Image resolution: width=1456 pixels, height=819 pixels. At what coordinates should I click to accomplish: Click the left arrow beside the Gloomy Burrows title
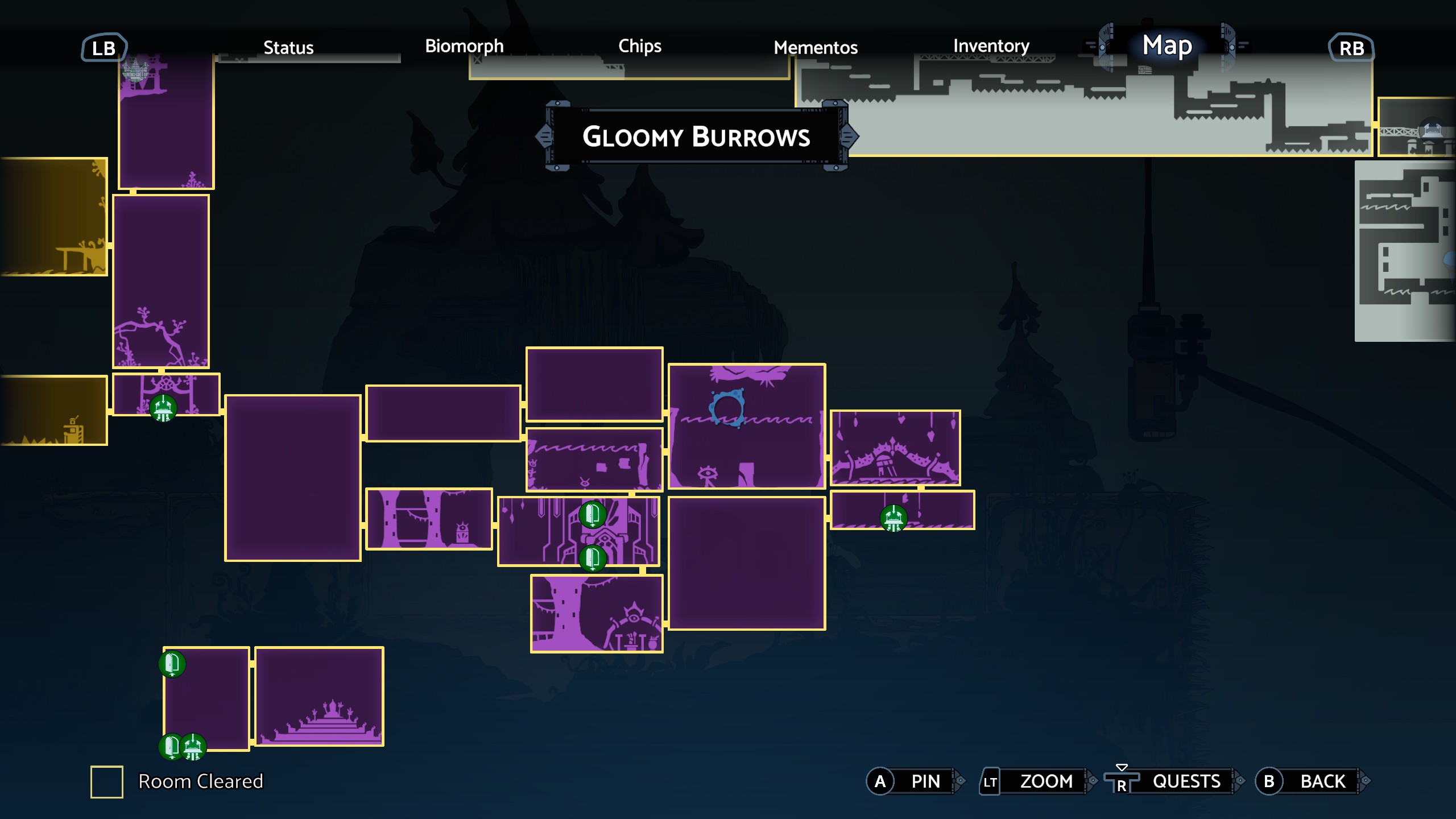pos(544,136)
